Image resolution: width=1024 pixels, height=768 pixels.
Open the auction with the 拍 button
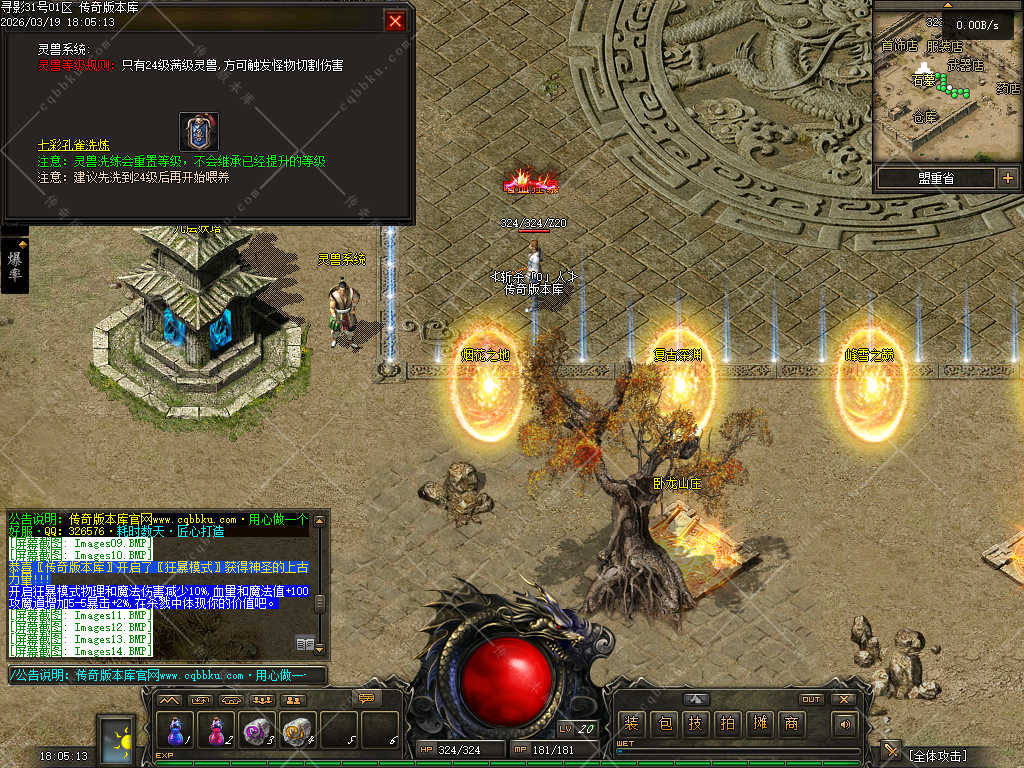727,723
